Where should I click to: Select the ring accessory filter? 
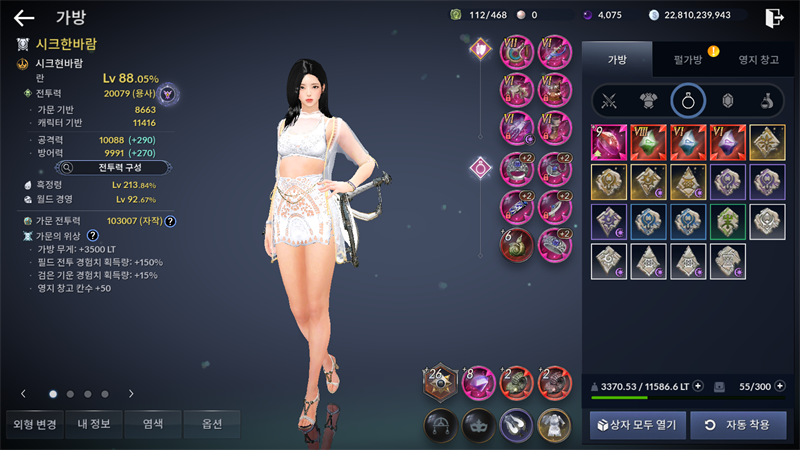point(688,100)
